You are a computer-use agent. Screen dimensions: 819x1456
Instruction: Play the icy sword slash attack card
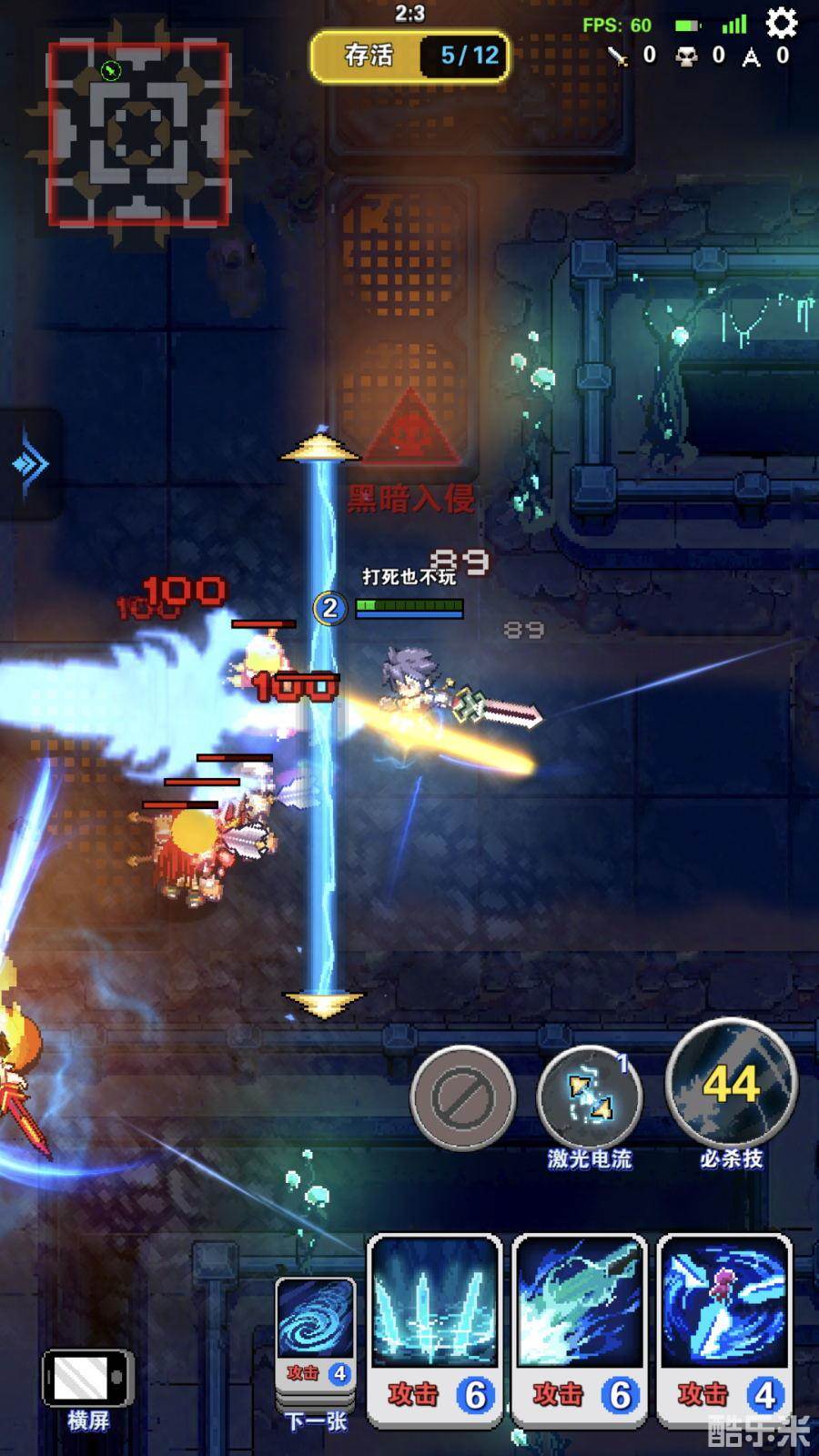(x=580, y=1329)
